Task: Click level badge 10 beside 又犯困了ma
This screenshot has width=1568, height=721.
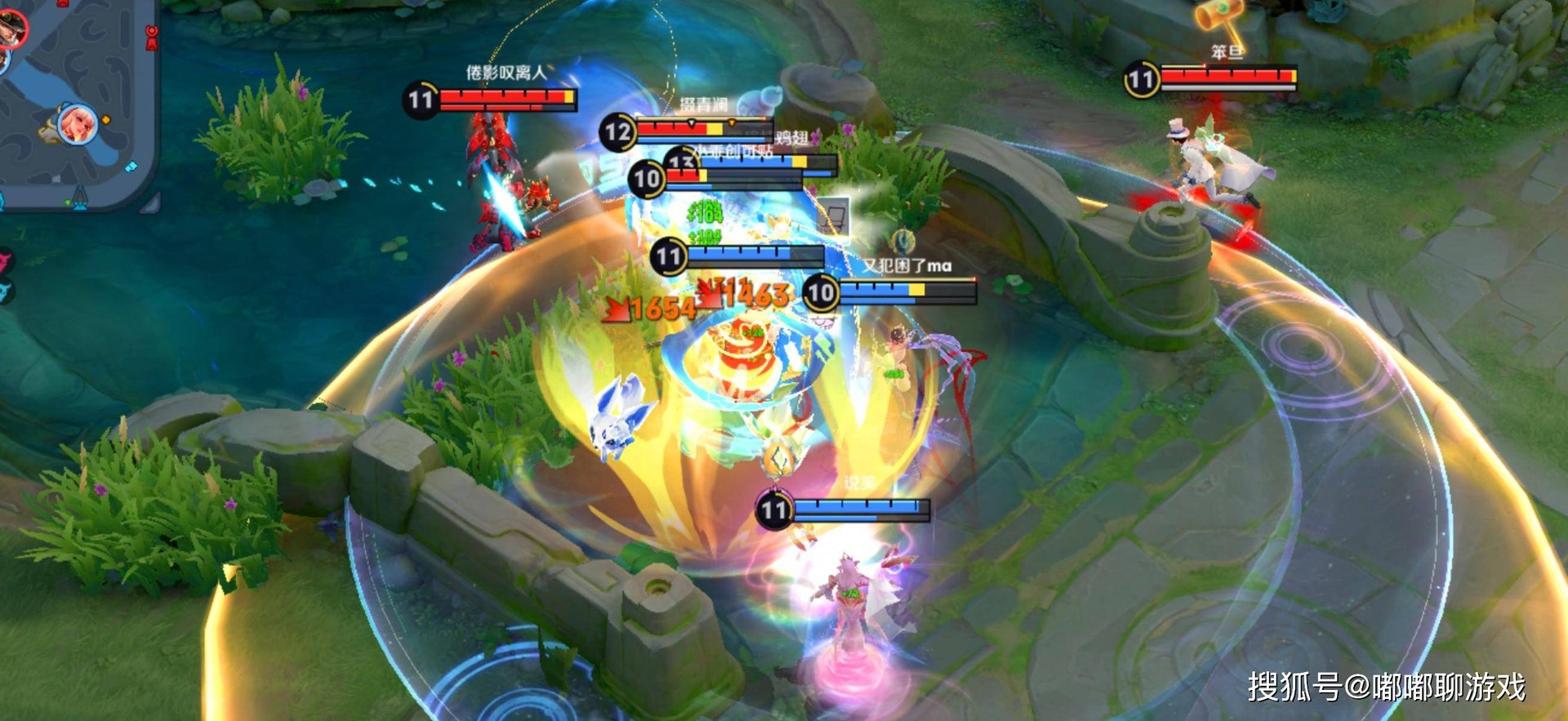Action: coord(821,292)
